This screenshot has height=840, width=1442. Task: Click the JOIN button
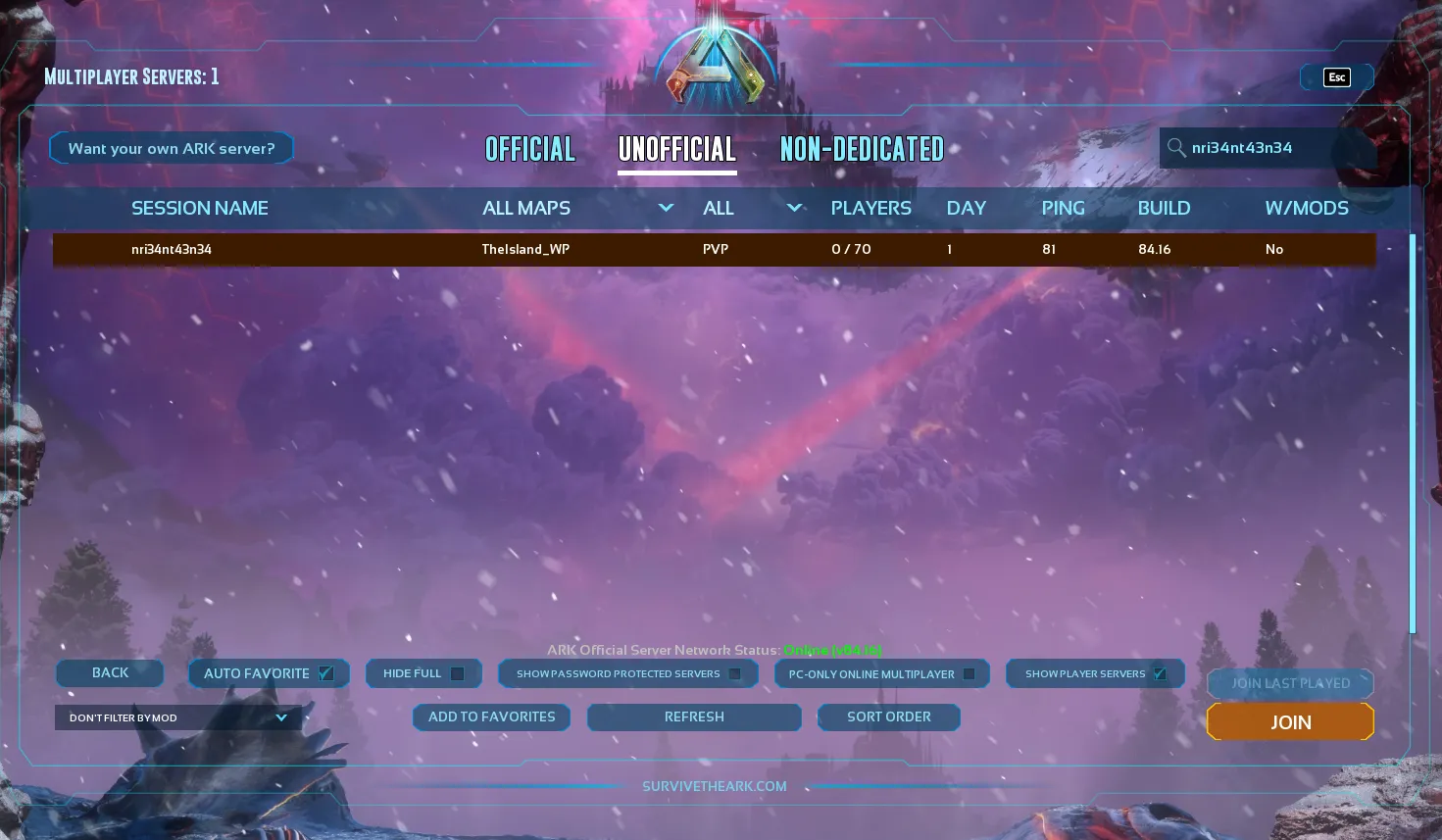coord(1289,721)
